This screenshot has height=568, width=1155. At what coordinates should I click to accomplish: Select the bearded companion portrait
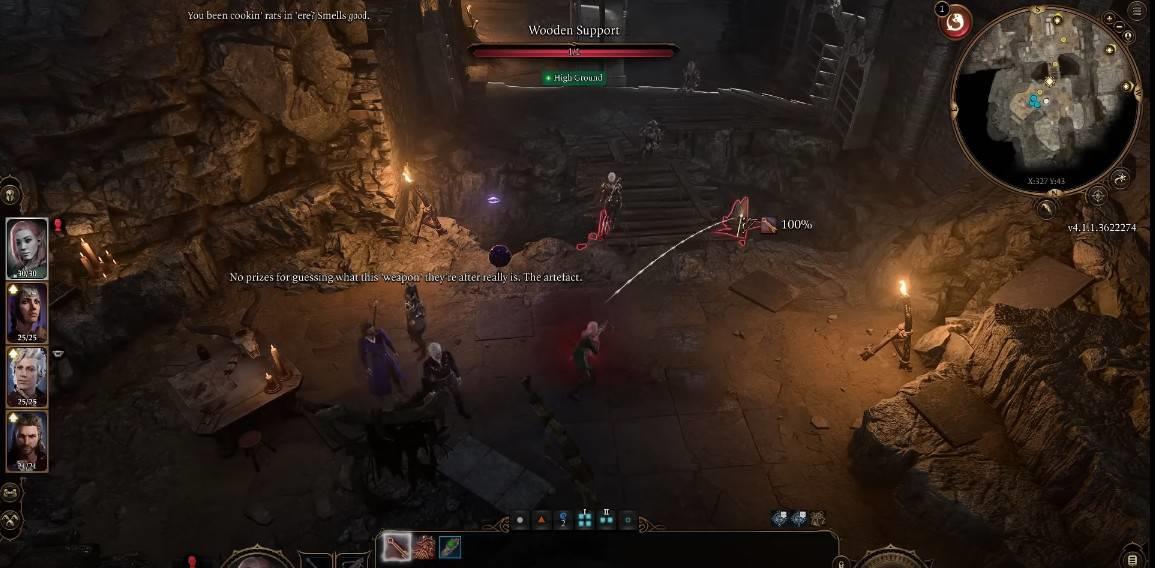[27, 441]
